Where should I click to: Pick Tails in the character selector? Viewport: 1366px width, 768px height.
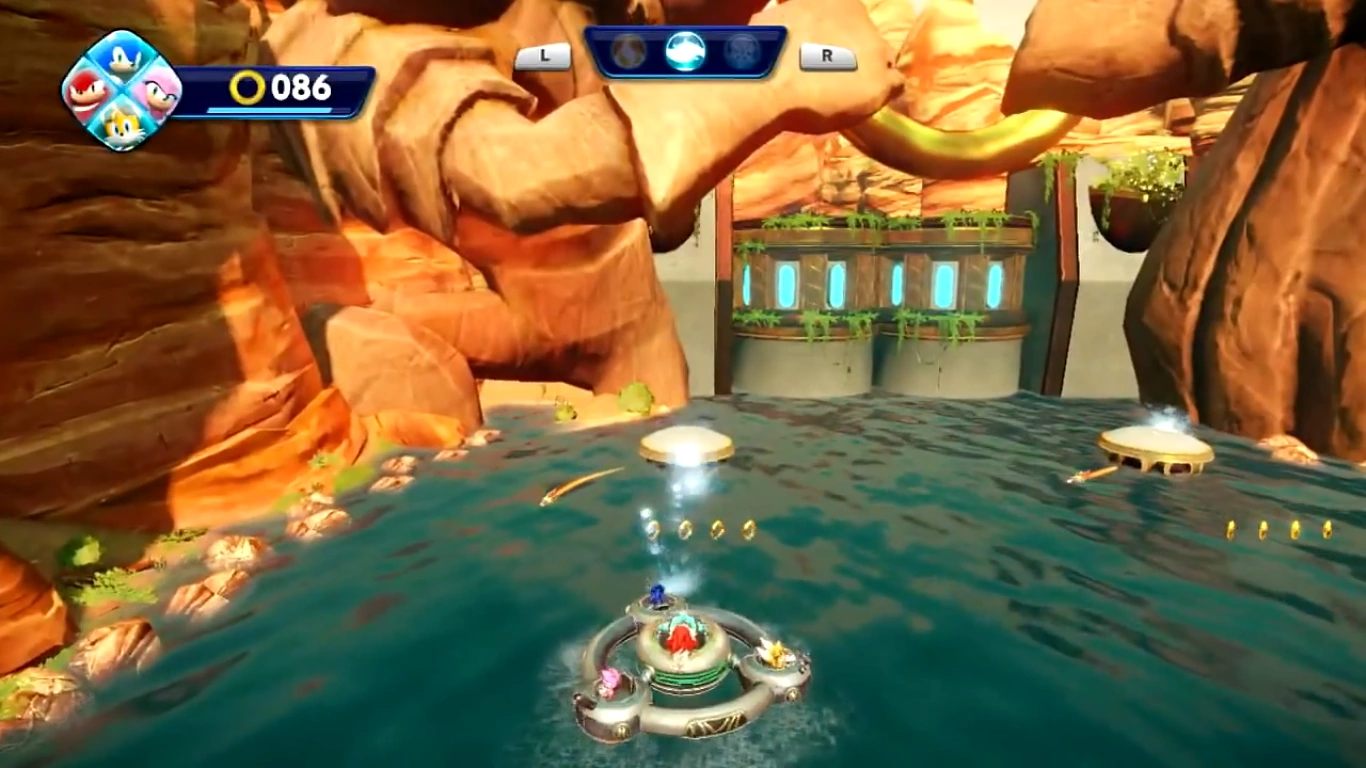(x=122, y=125)
